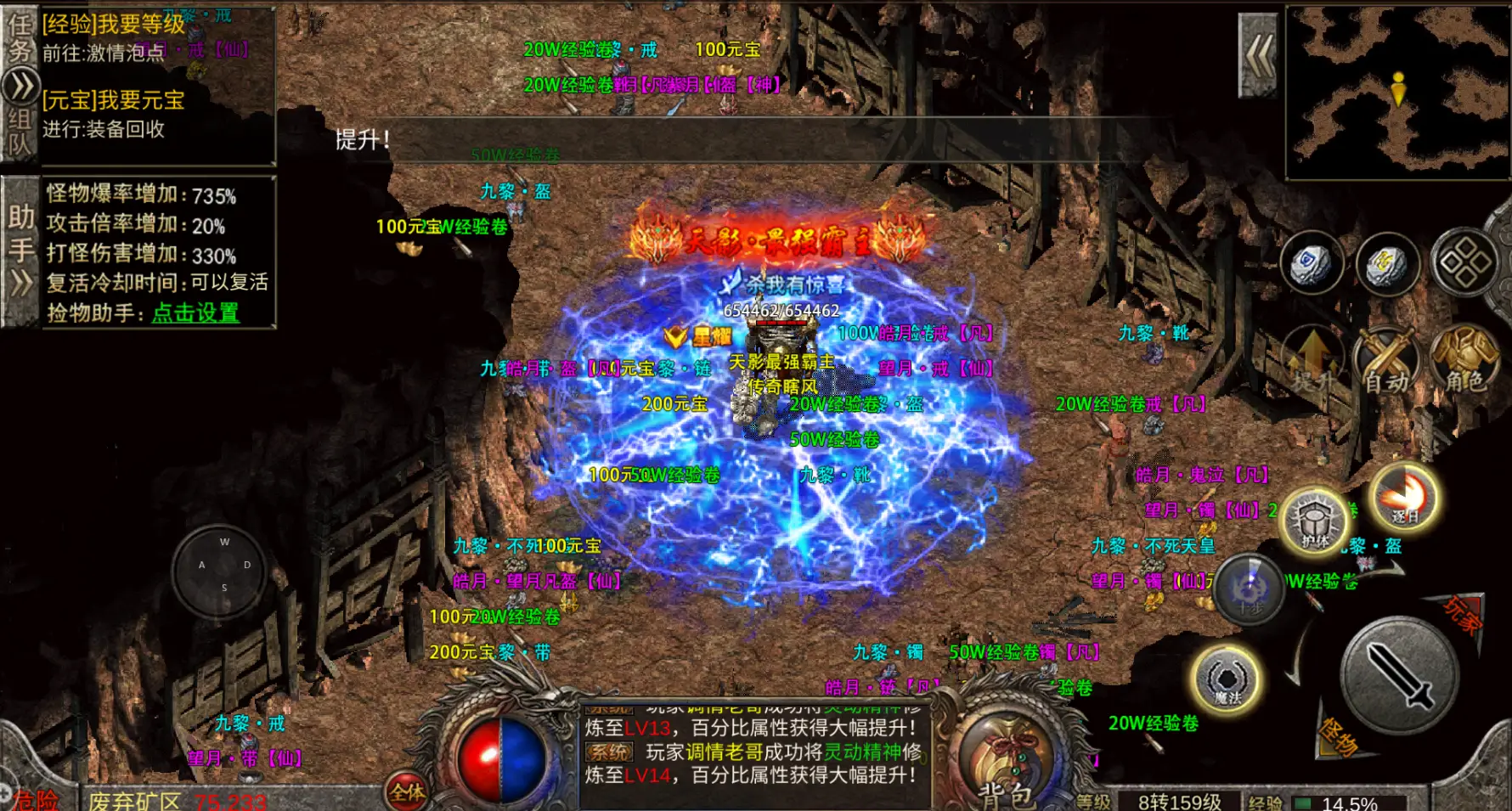
Task: Open the 角色 character sheet
Action: (x=1464, y=361)
